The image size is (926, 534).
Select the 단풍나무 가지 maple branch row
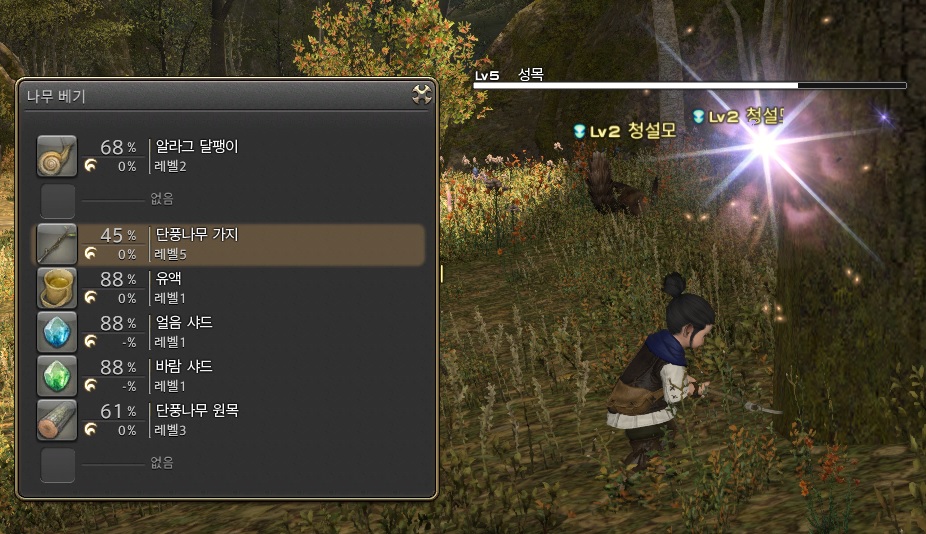(230, 244)
